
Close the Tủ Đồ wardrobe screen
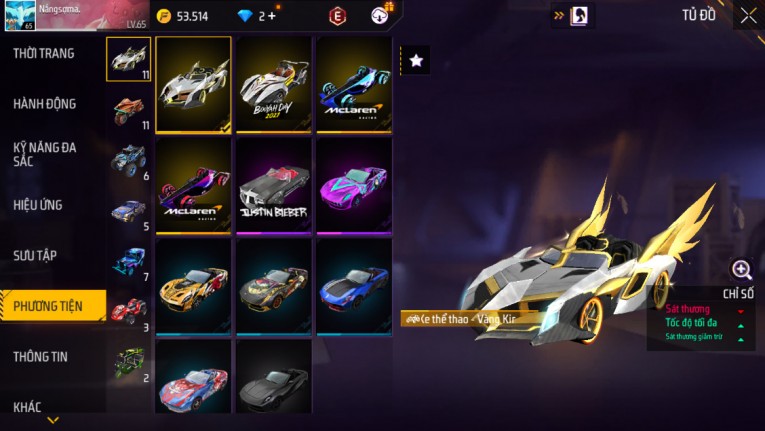[x=748, y=15]
